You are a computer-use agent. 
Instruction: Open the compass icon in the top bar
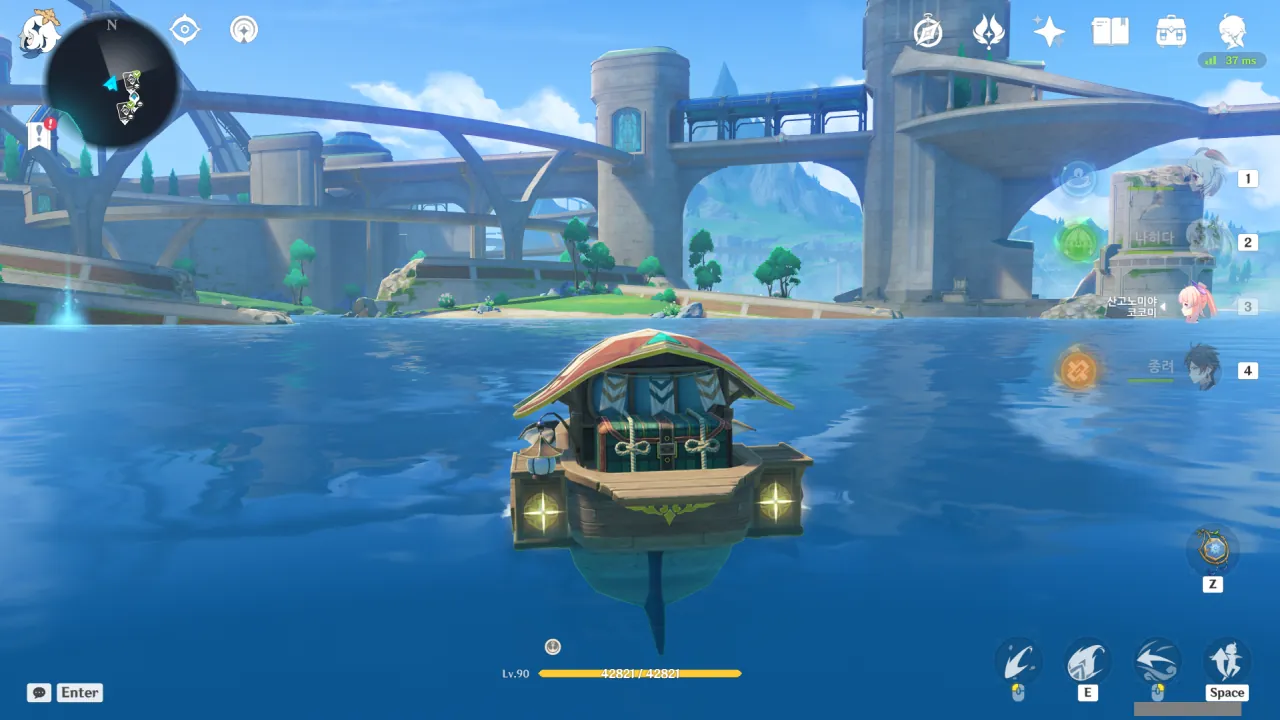click(929, 32)
